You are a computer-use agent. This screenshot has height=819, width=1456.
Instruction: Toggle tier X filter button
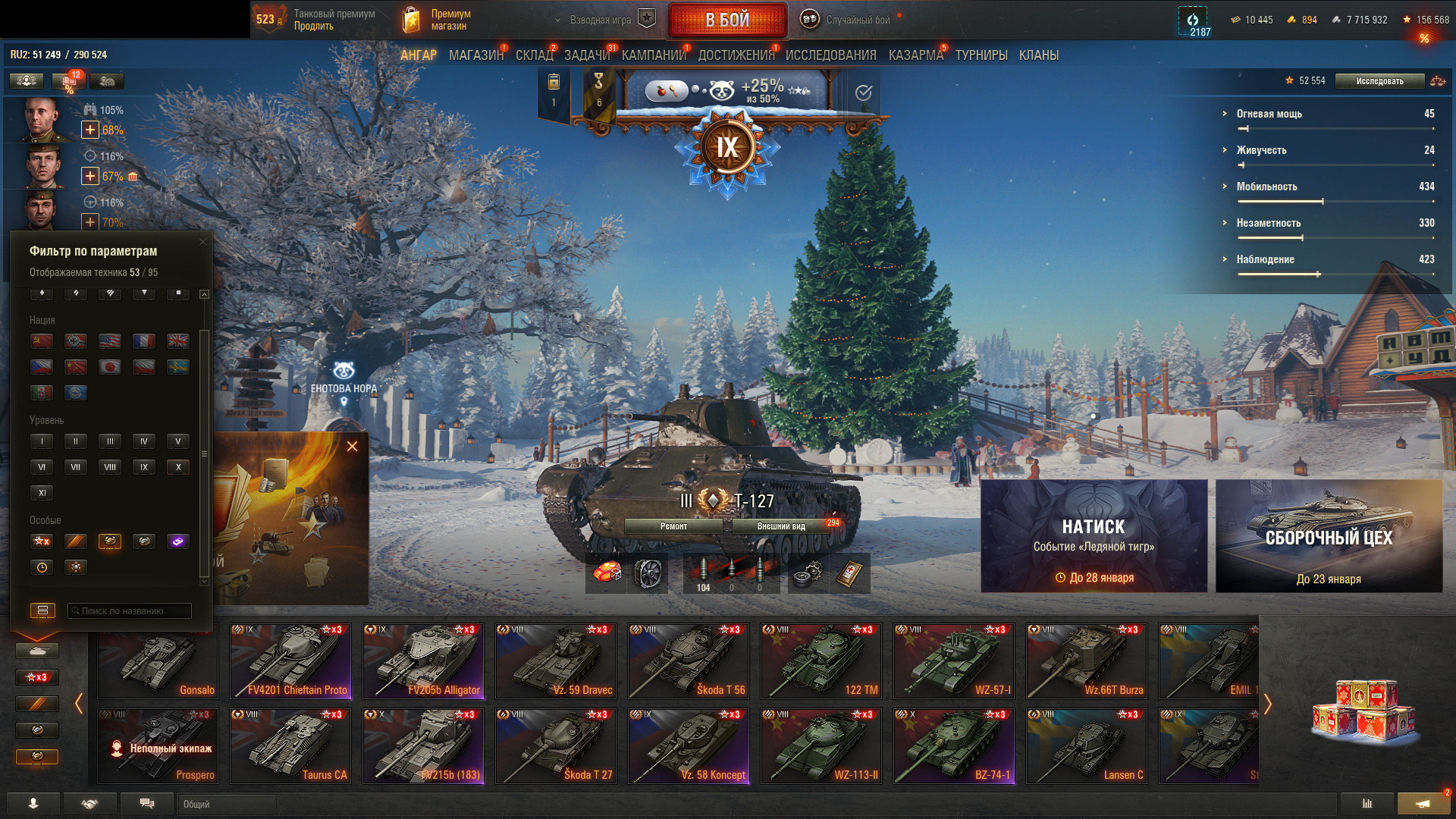(178, 467)
